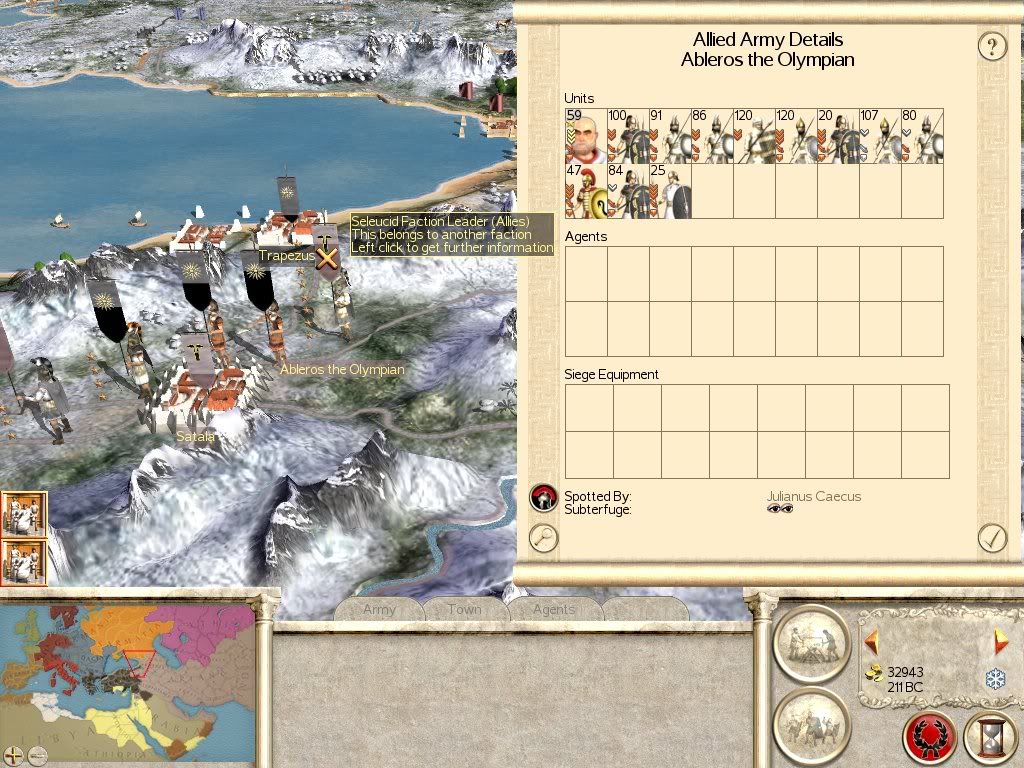
Task: Open the help question mark button
Action: [991, 46]
